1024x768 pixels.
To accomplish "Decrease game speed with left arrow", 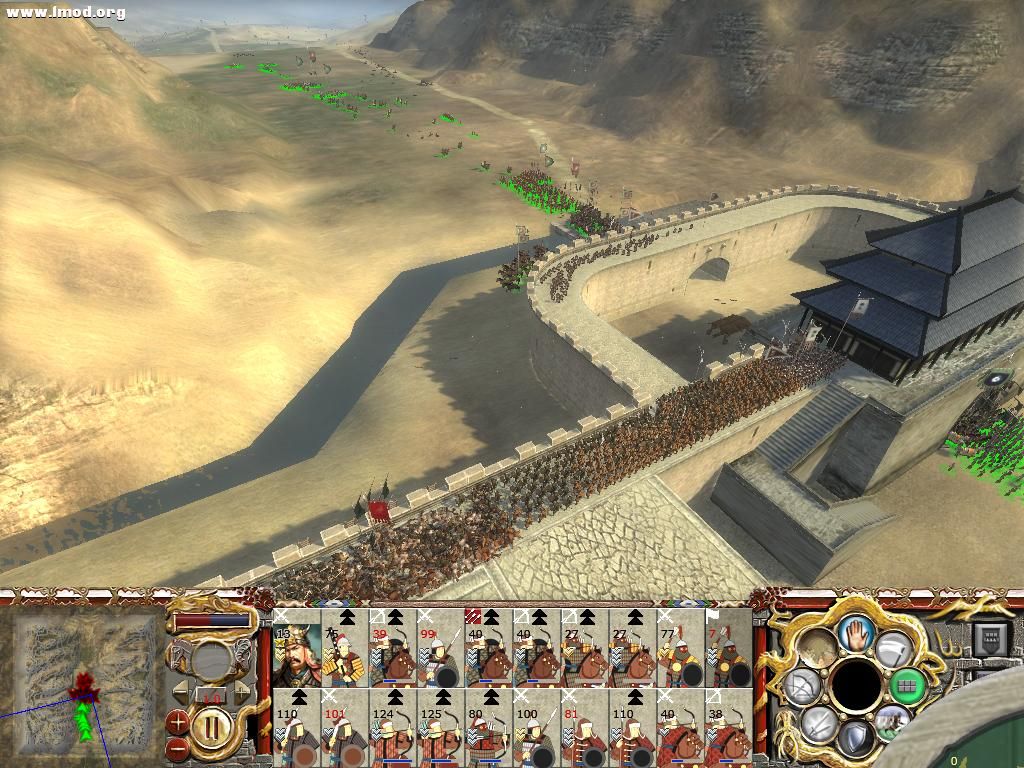I will [180, 693].
